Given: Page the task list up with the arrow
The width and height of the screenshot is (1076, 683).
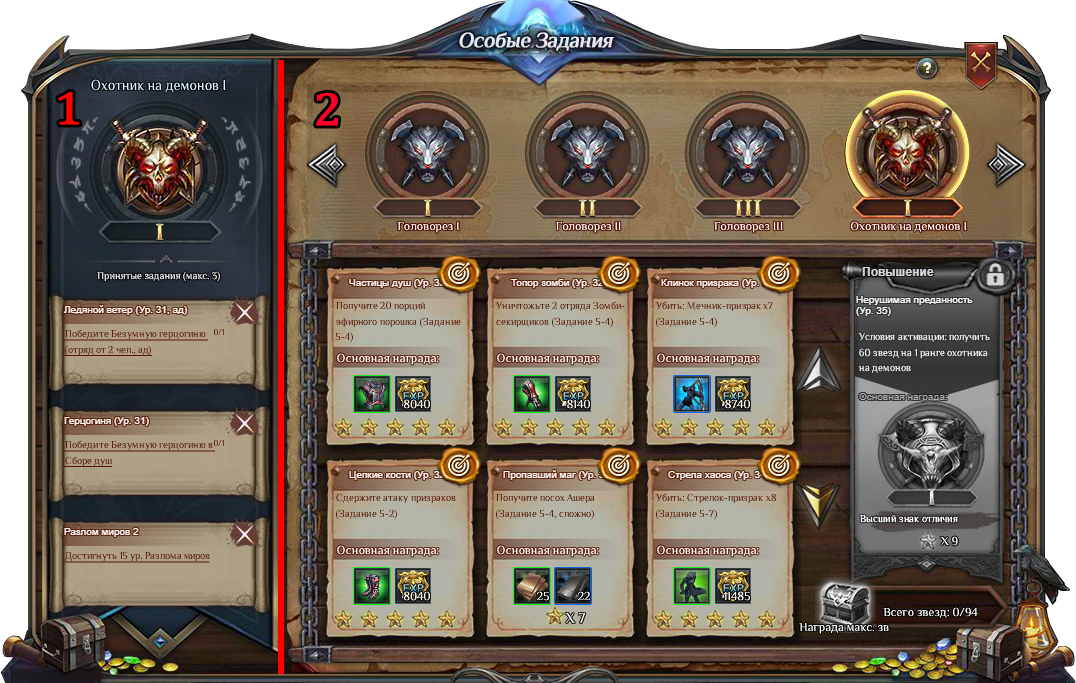Looking at the screenshot, I should [x=818, y=371].
